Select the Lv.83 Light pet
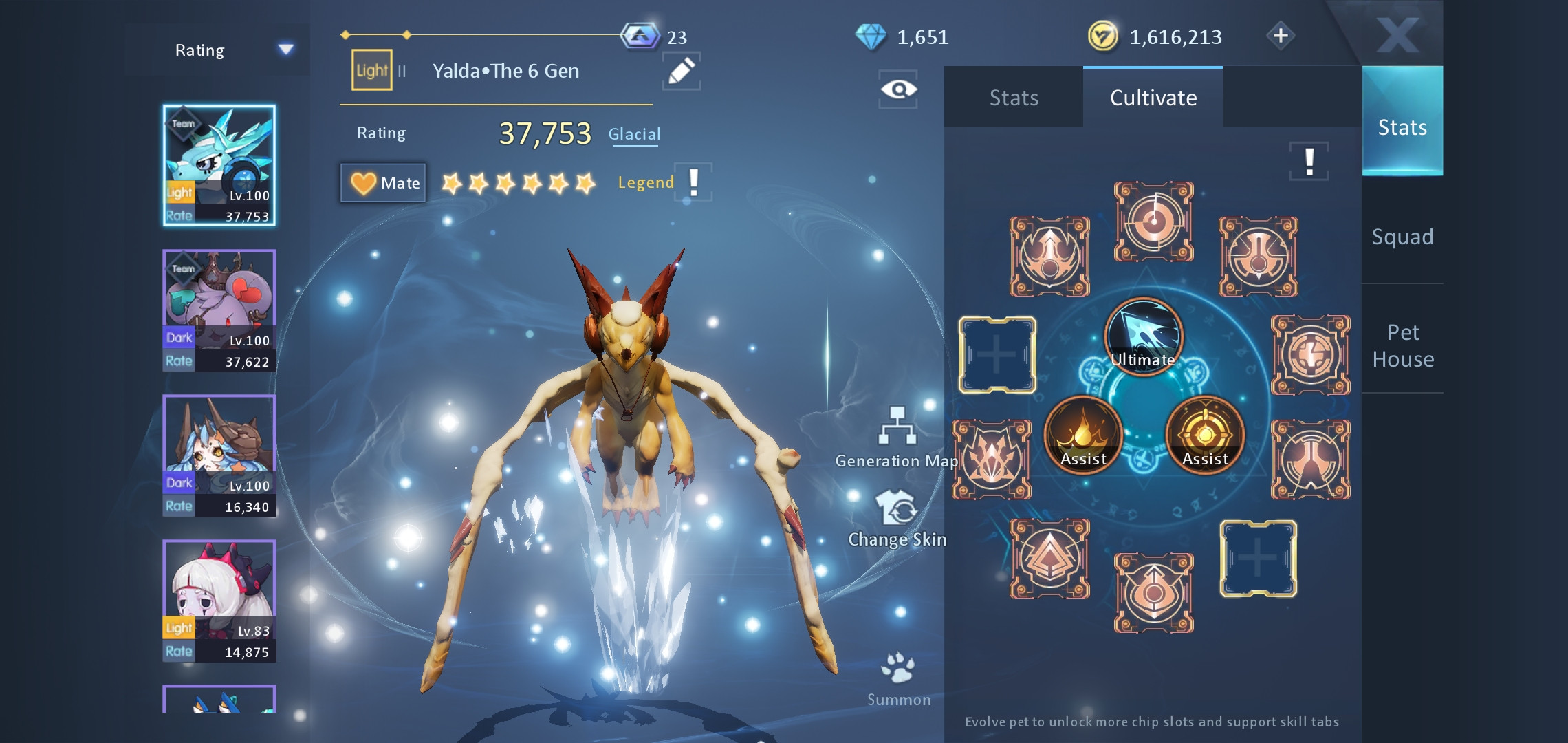Image resolution: width=1568 pixels, height=743 pixels. tap(219, 601)
